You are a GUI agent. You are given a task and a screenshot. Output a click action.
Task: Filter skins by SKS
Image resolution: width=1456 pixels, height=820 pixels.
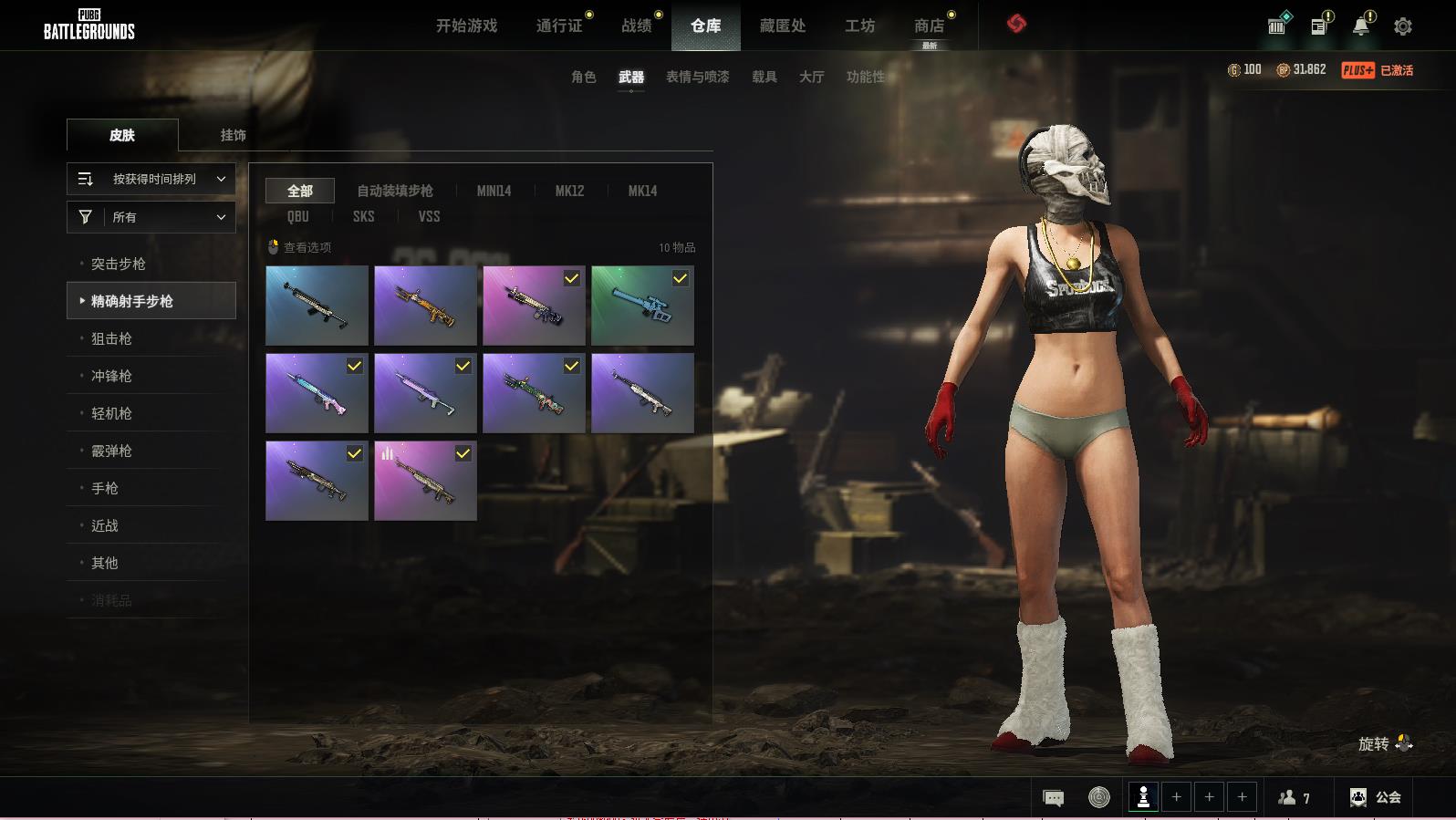coord(363,216)
